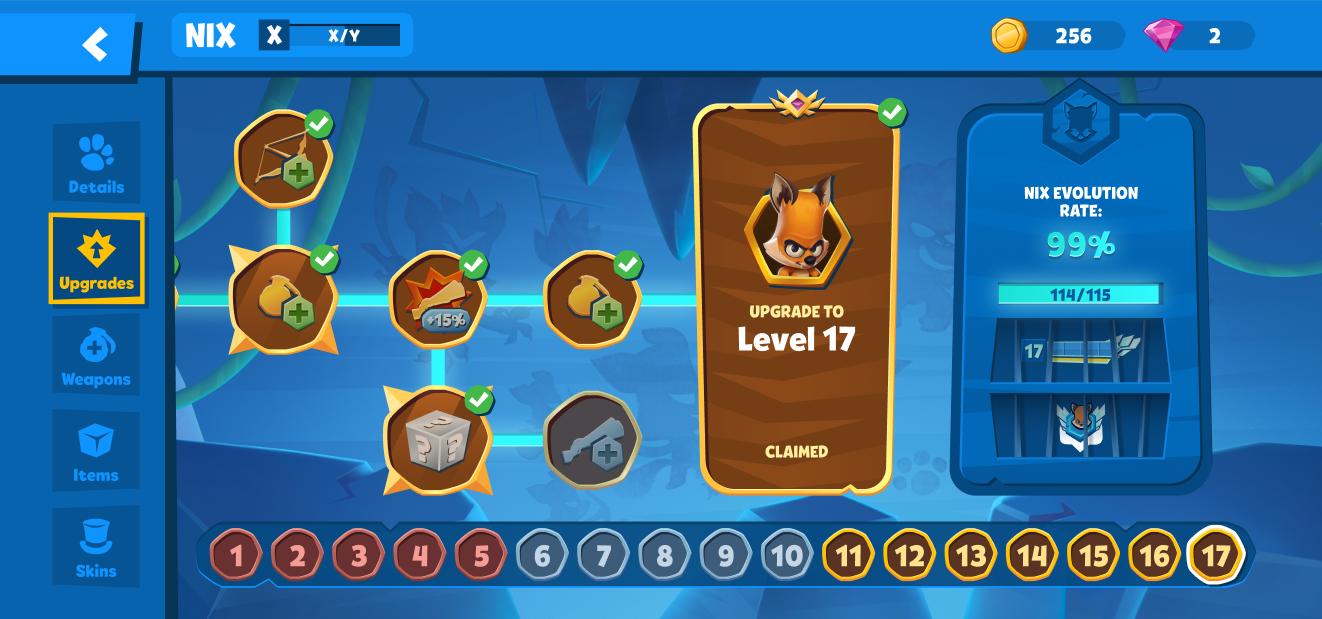Go to level 11 on the bar
Image resolution: width=1322 pixels, height=619 pixels.
[x=848, y=555]
